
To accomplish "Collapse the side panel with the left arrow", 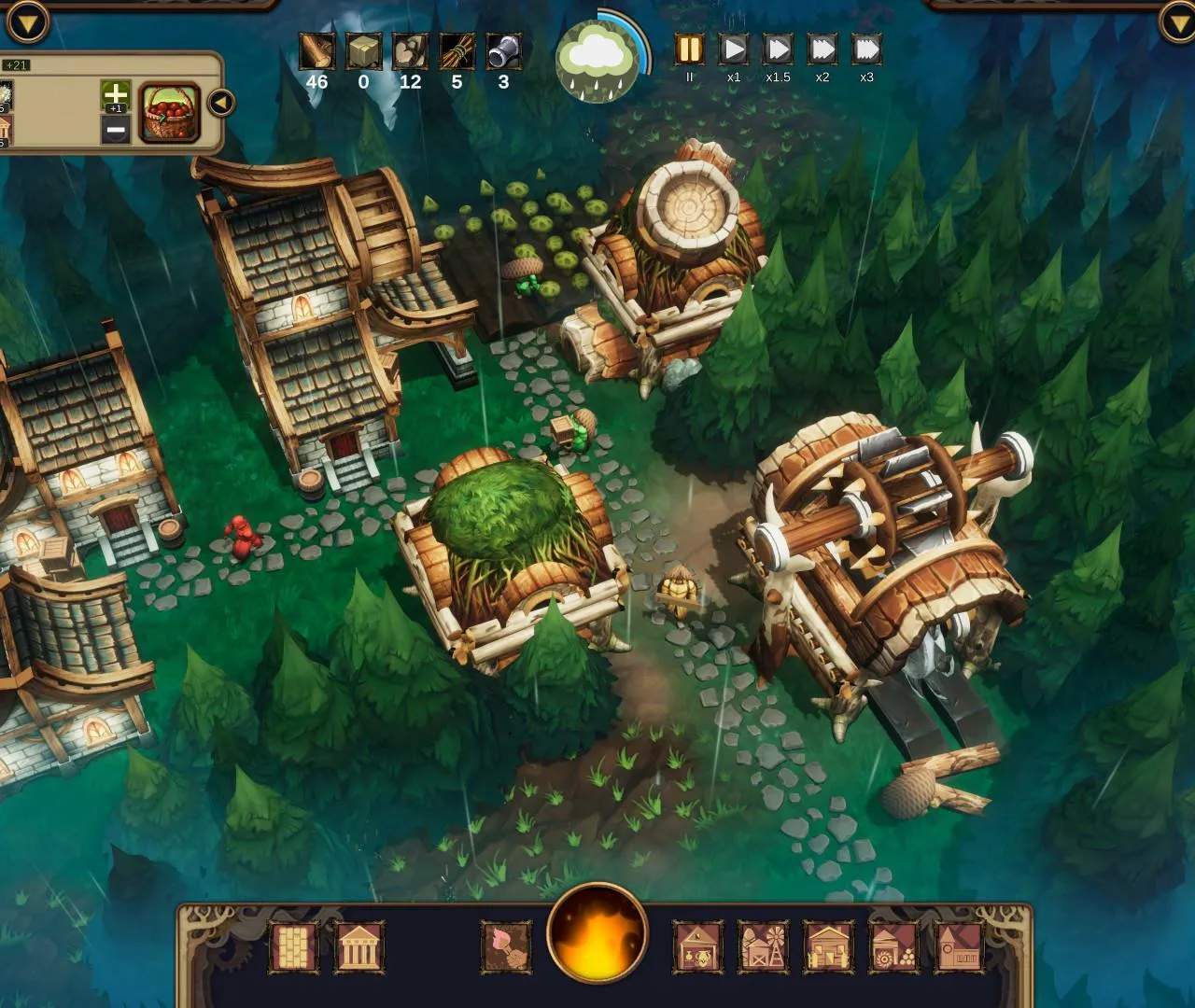I will (220, 102).
